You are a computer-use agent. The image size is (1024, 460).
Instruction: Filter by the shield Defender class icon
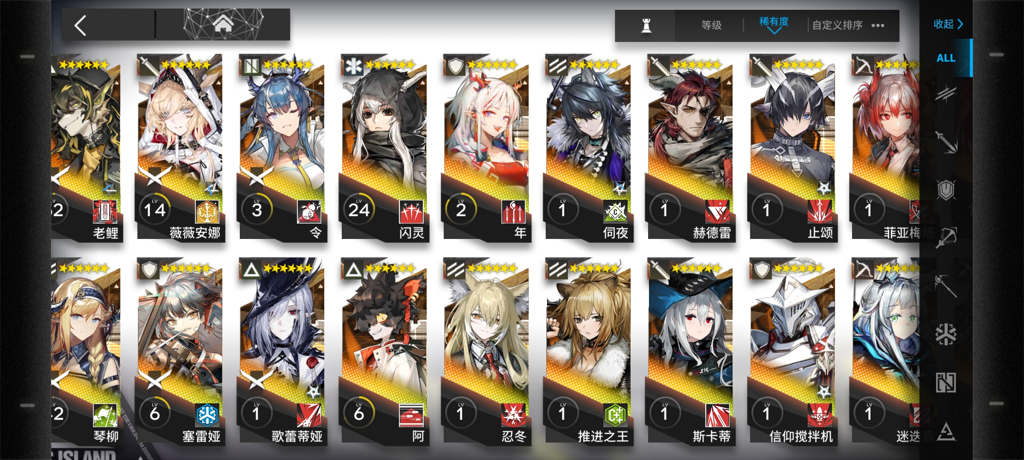(946, 190)
